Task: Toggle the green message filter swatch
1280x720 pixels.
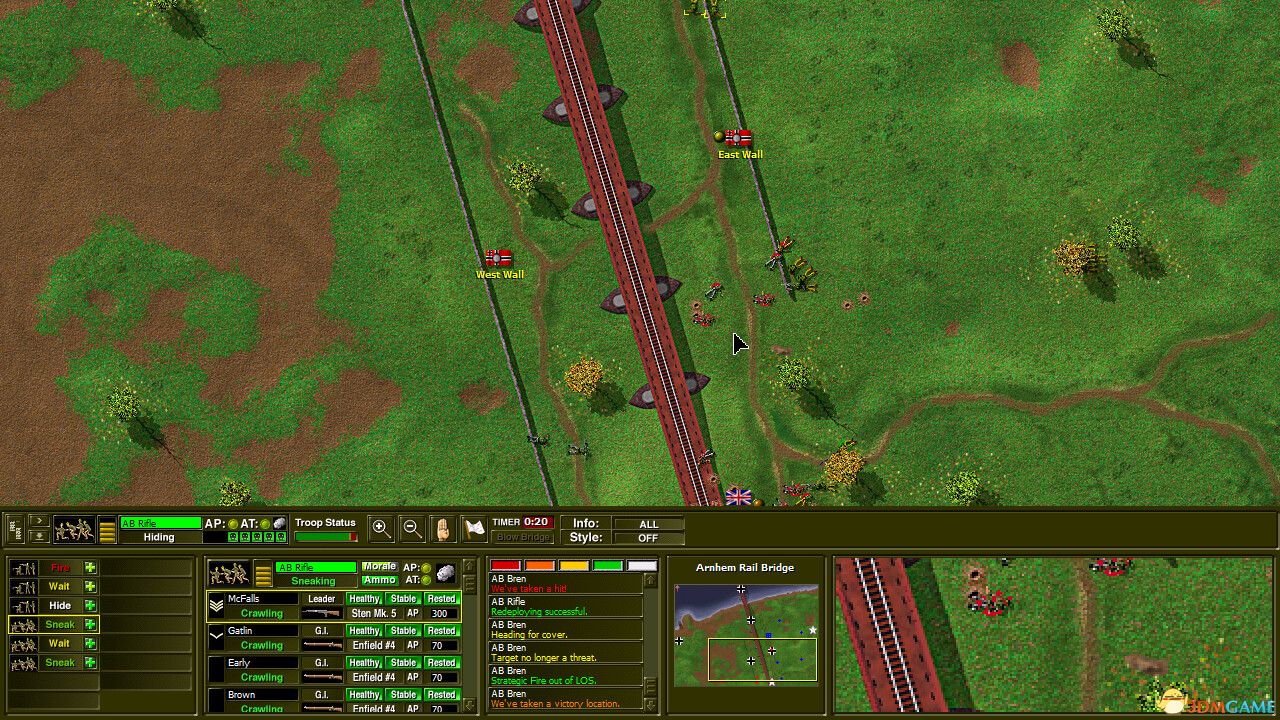Action: point(607,566)
